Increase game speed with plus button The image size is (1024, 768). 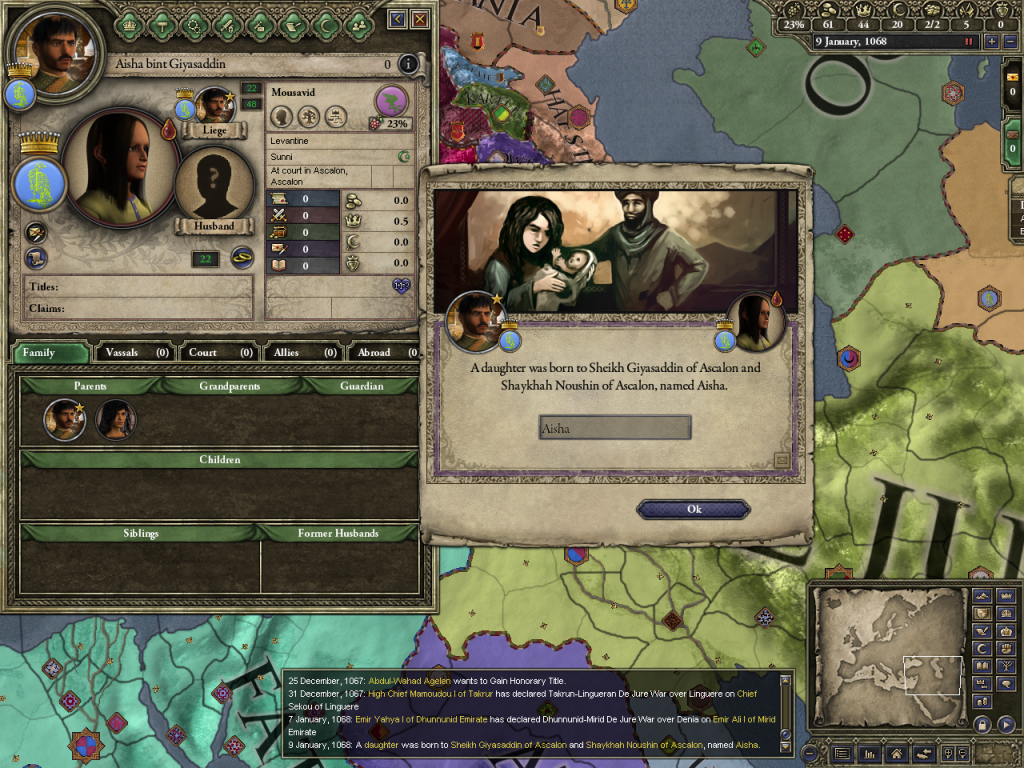pos(991,42)
